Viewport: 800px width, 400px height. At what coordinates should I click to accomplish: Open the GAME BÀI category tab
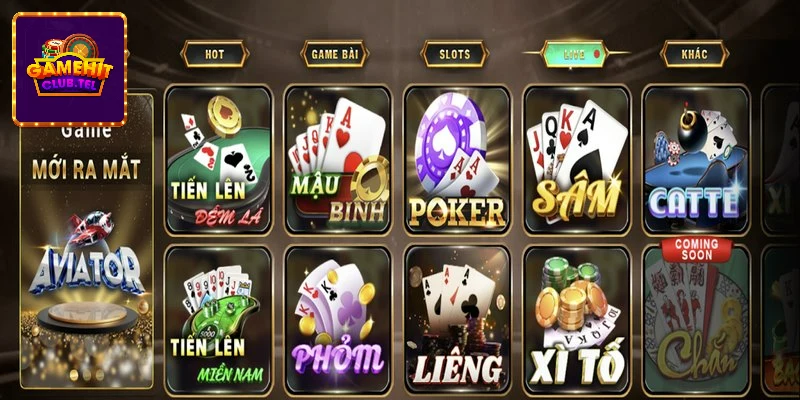pyautogui.click(x=334, y=54)
